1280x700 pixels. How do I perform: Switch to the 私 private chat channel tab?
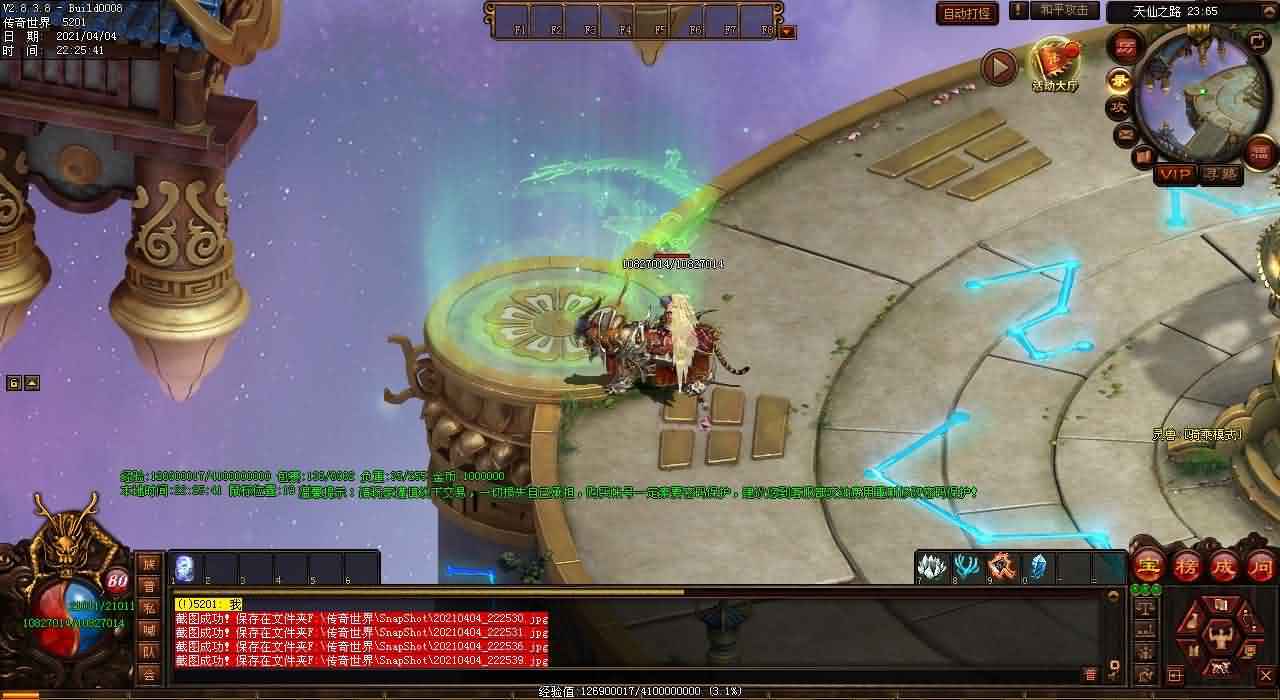point(149,608)
